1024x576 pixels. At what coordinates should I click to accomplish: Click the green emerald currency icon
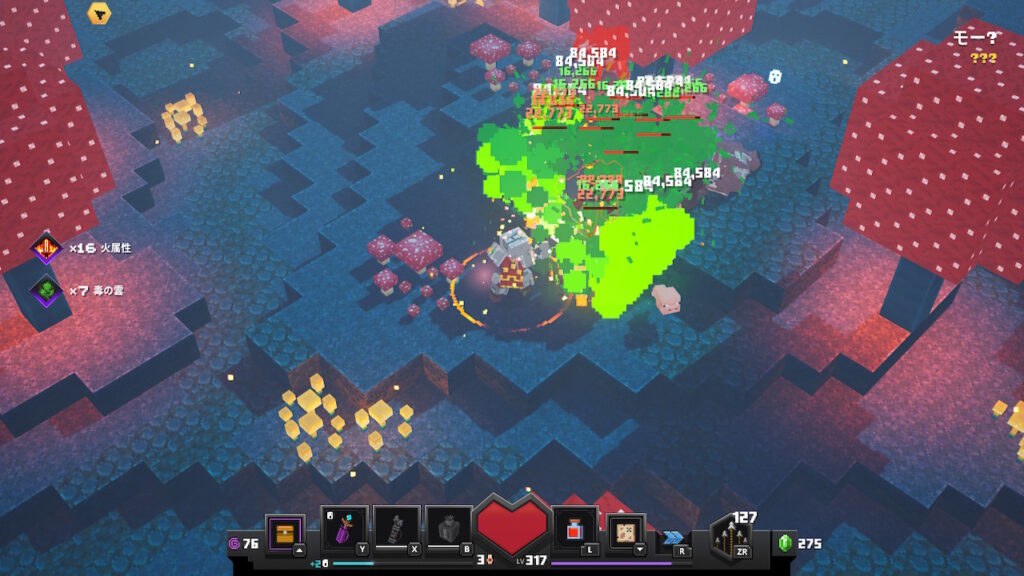tap(785, 543)
